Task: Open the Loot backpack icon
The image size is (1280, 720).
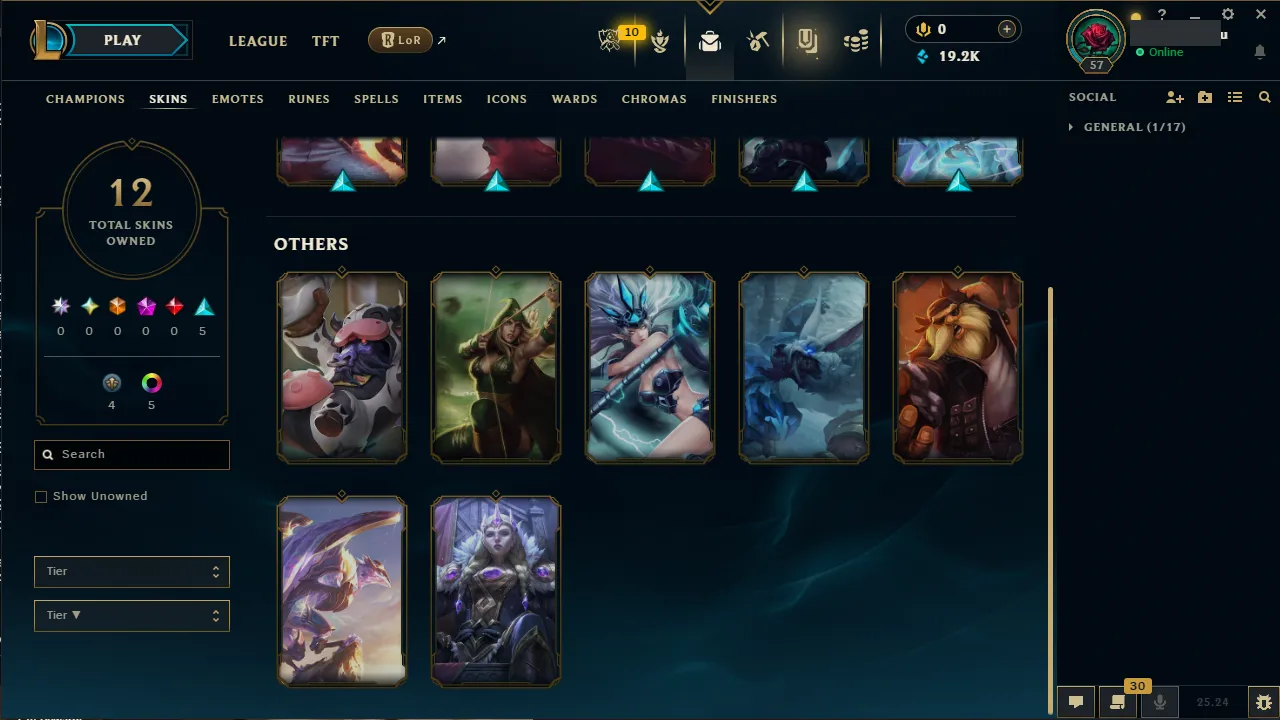Action: (709, 41)
